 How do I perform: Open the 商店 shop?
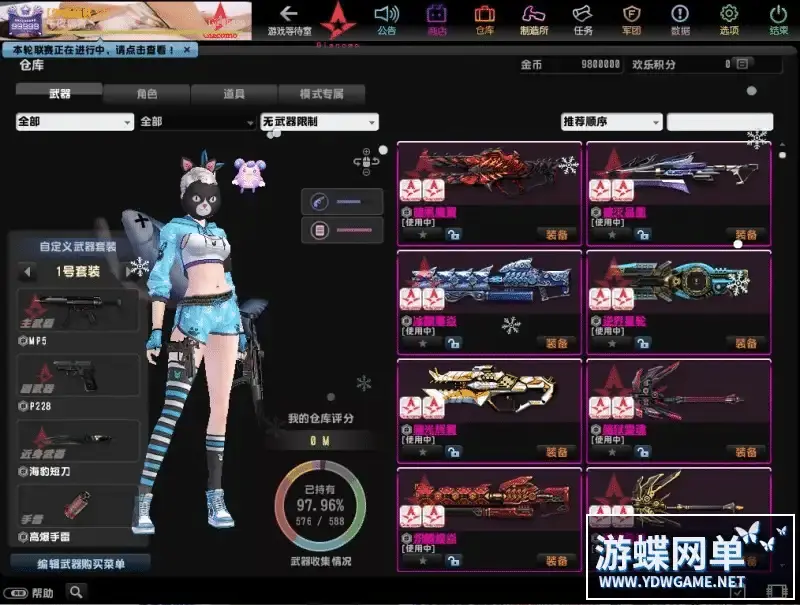[436, 18]
